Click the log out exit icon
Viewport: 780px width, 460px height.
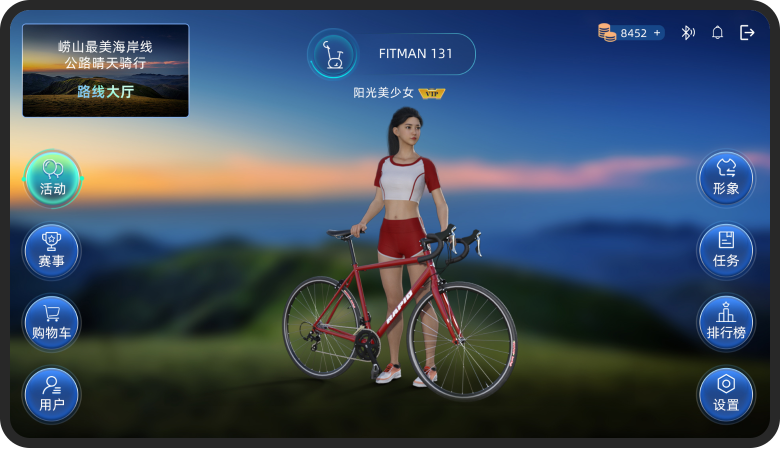[747, 33]
